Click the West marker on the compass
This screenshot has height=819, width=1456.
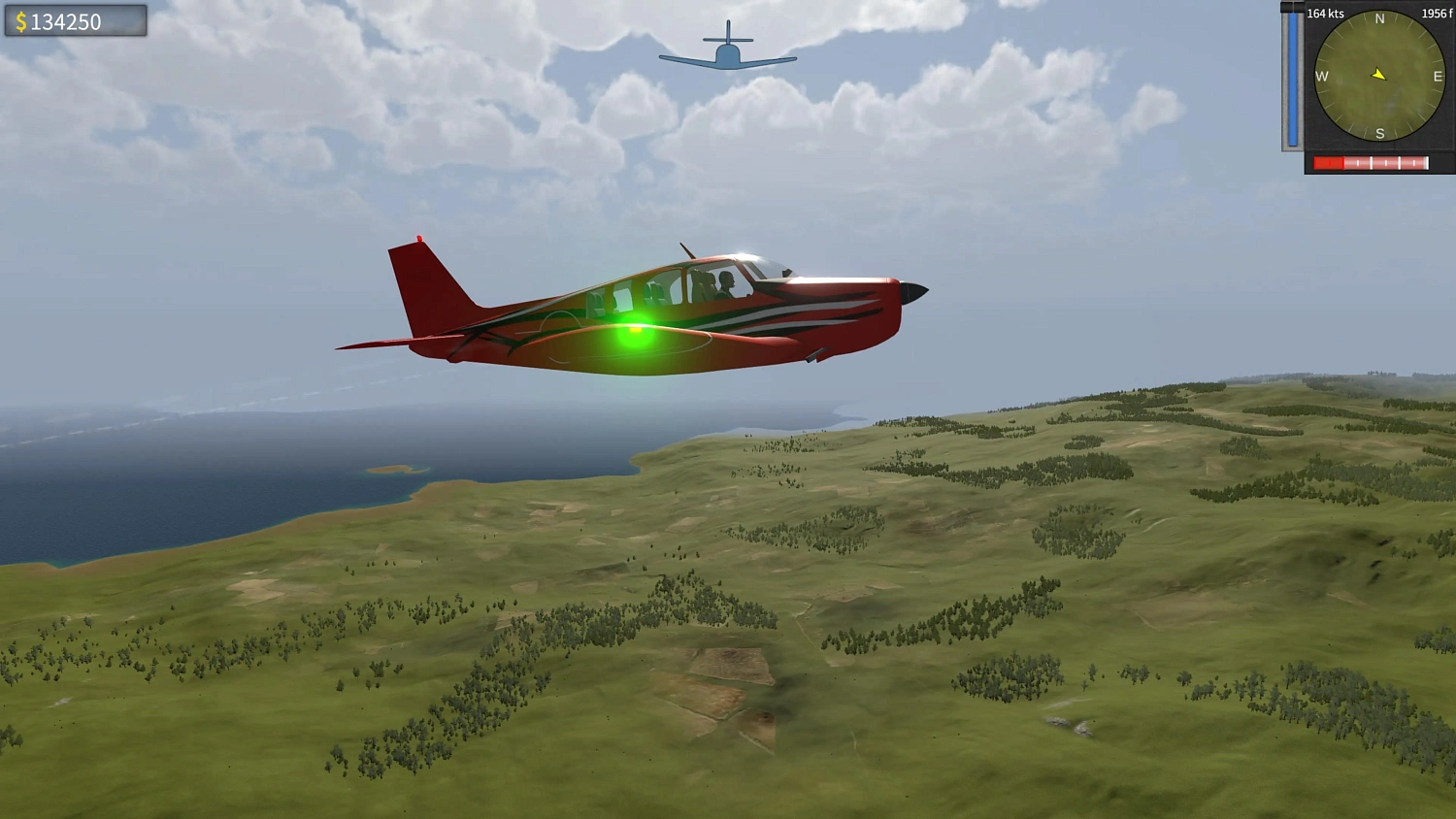(x=1321, y=77)
